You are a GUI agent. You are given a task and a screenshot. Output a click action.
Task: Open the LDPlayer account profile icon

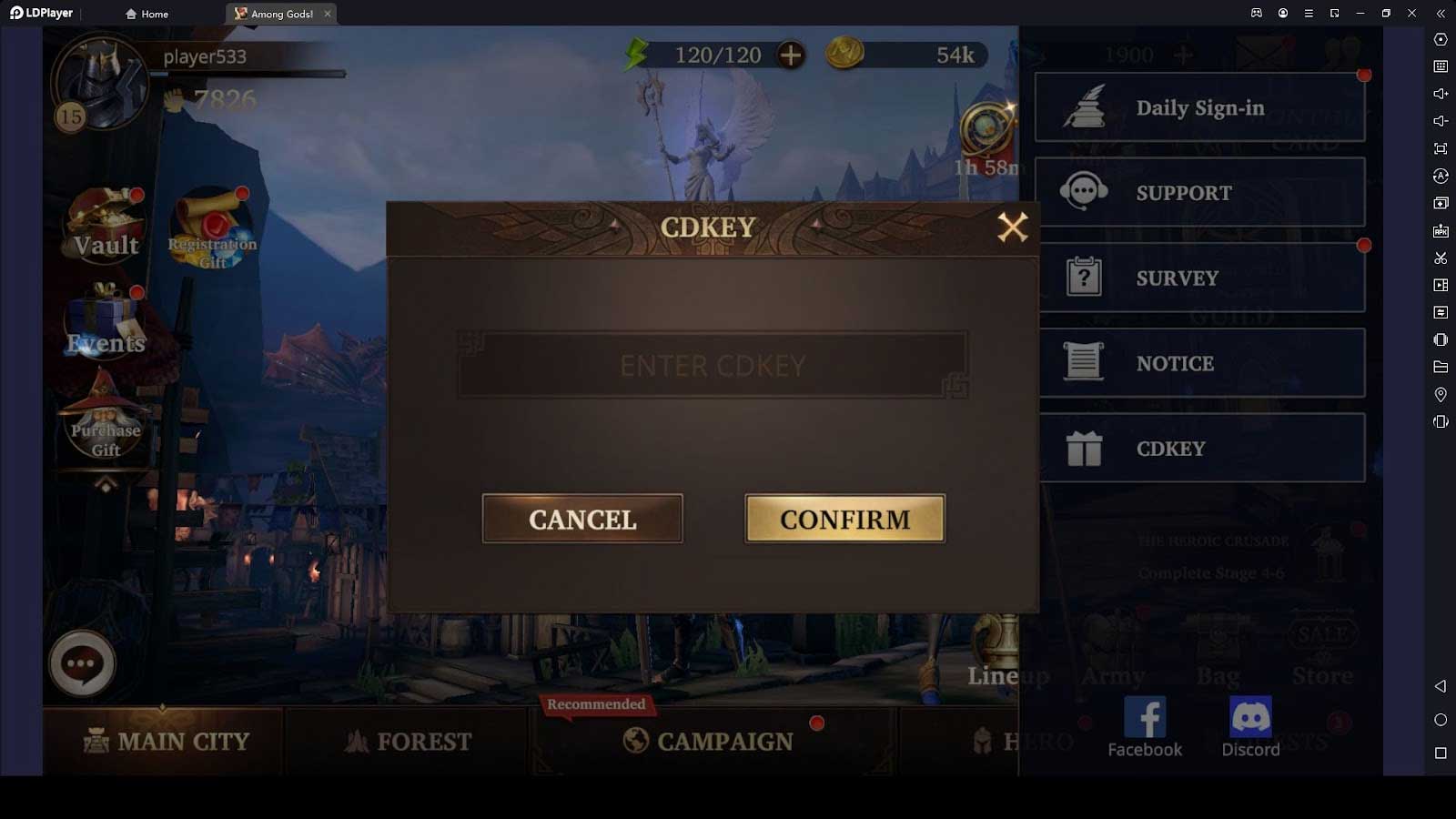1283,13
